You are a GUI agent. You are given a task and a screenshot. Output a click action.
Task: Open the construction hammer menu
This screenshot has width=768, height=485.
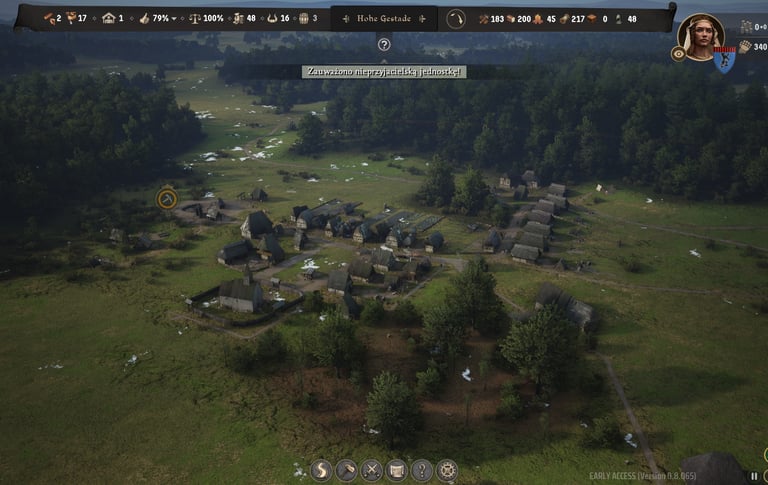346,470
